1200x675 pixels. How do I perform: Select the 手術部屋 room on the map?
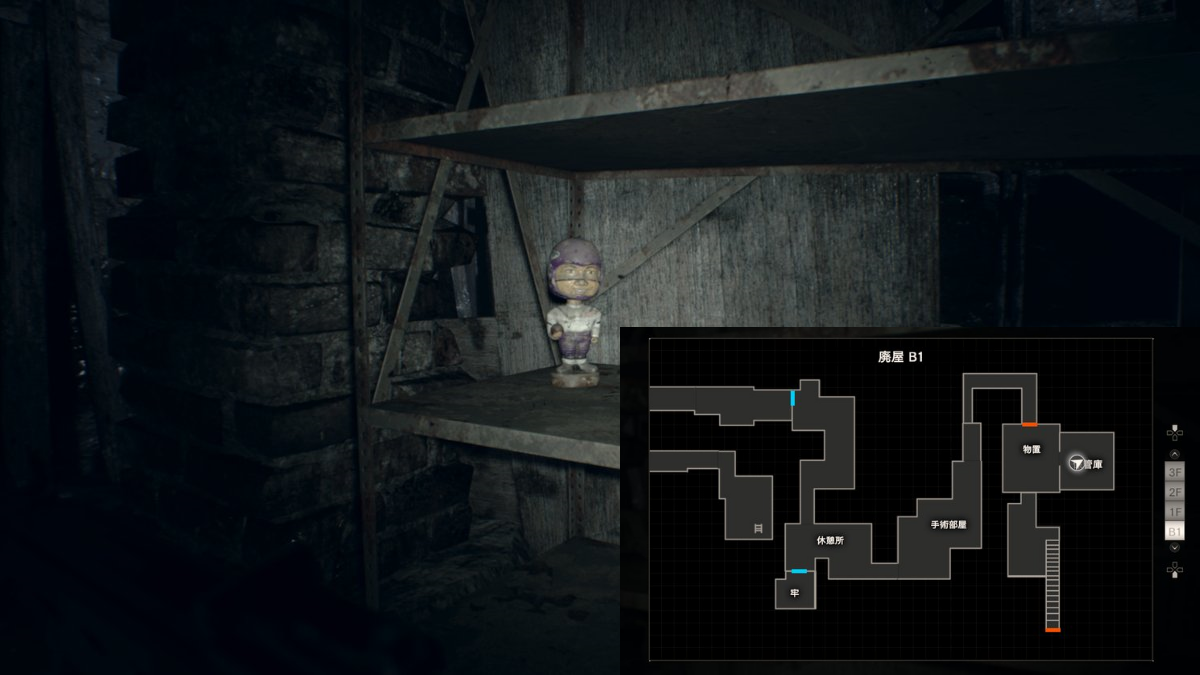948,524
